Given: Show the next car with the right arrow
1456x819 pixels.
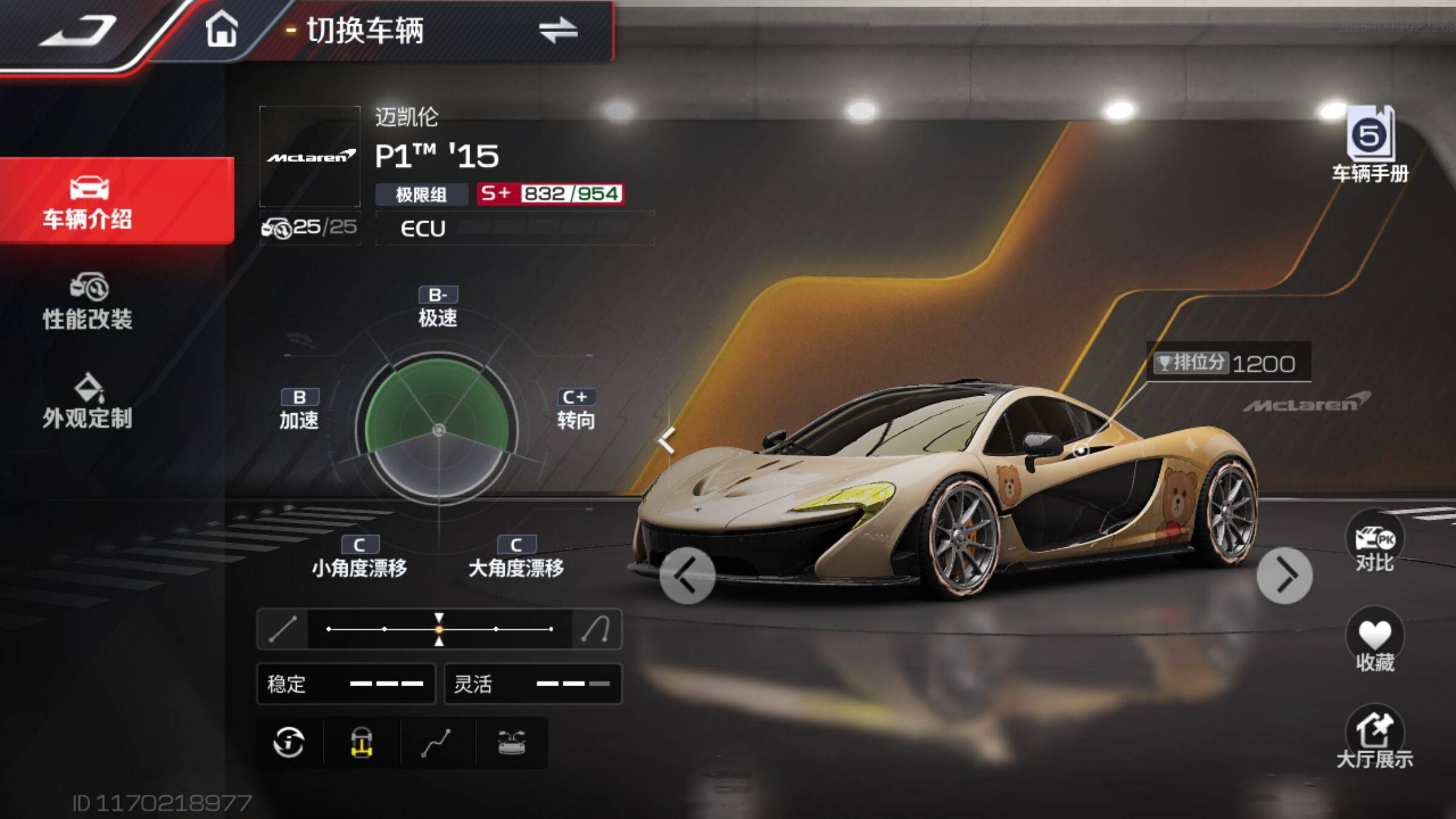Looking at the screenshot, I should click(x=1284, y=575).
